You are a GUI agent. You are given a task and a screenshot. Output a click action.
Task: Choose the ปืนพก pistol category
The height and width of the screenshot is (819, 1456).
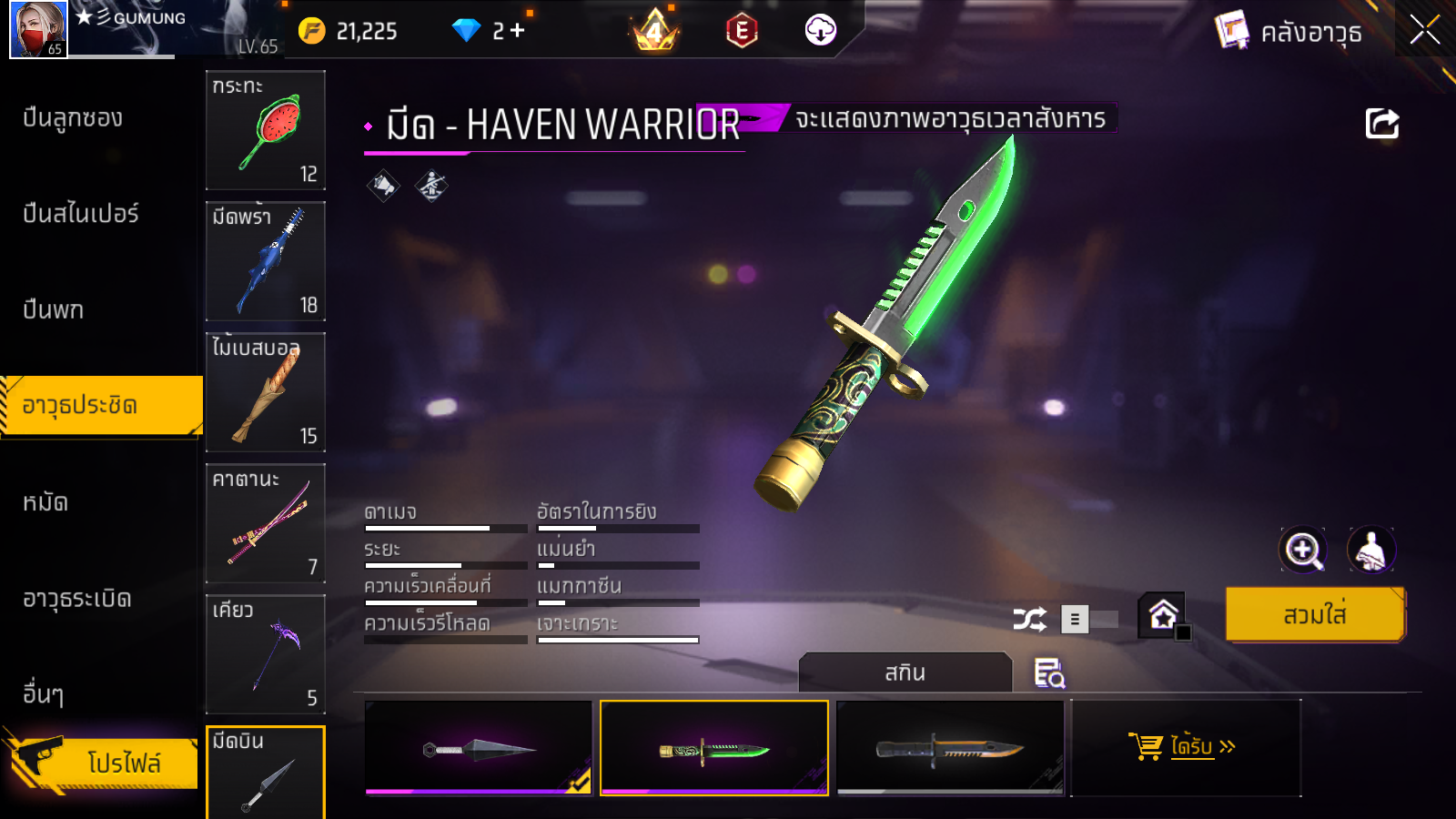[x=54, y=310]
